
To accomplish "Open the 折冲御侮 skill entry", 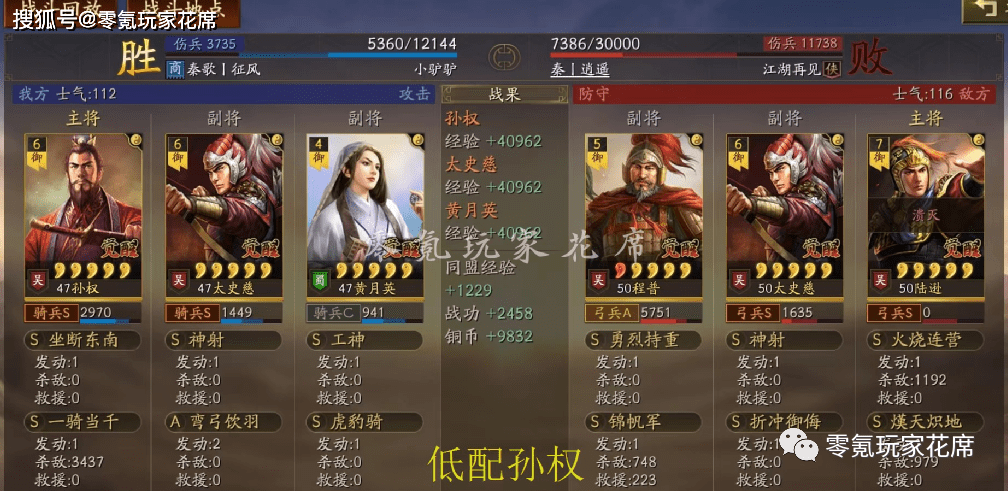I will click(x=785, y=421).
